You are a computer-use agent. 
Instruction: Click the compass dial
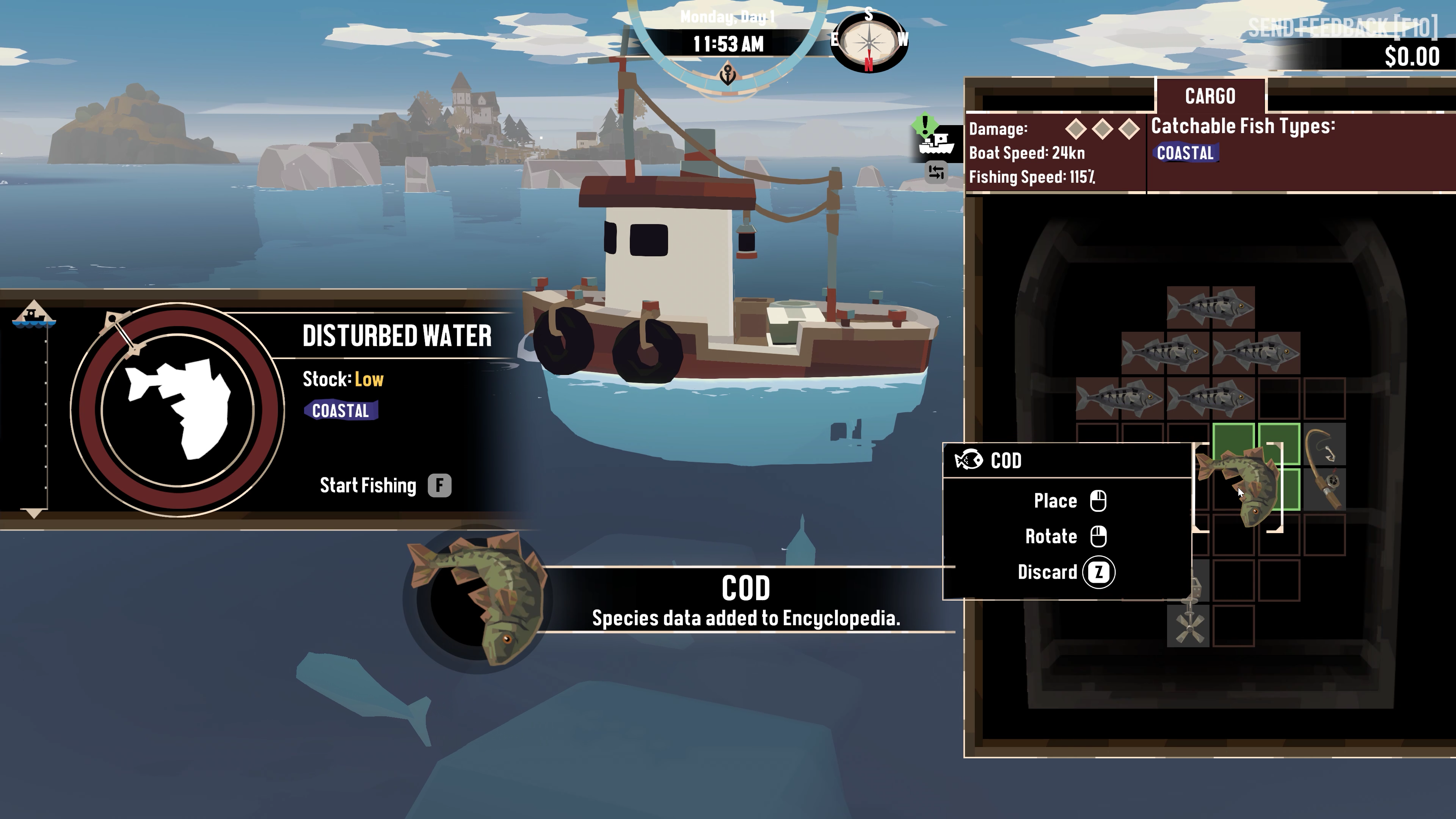[x=869, y=42]
